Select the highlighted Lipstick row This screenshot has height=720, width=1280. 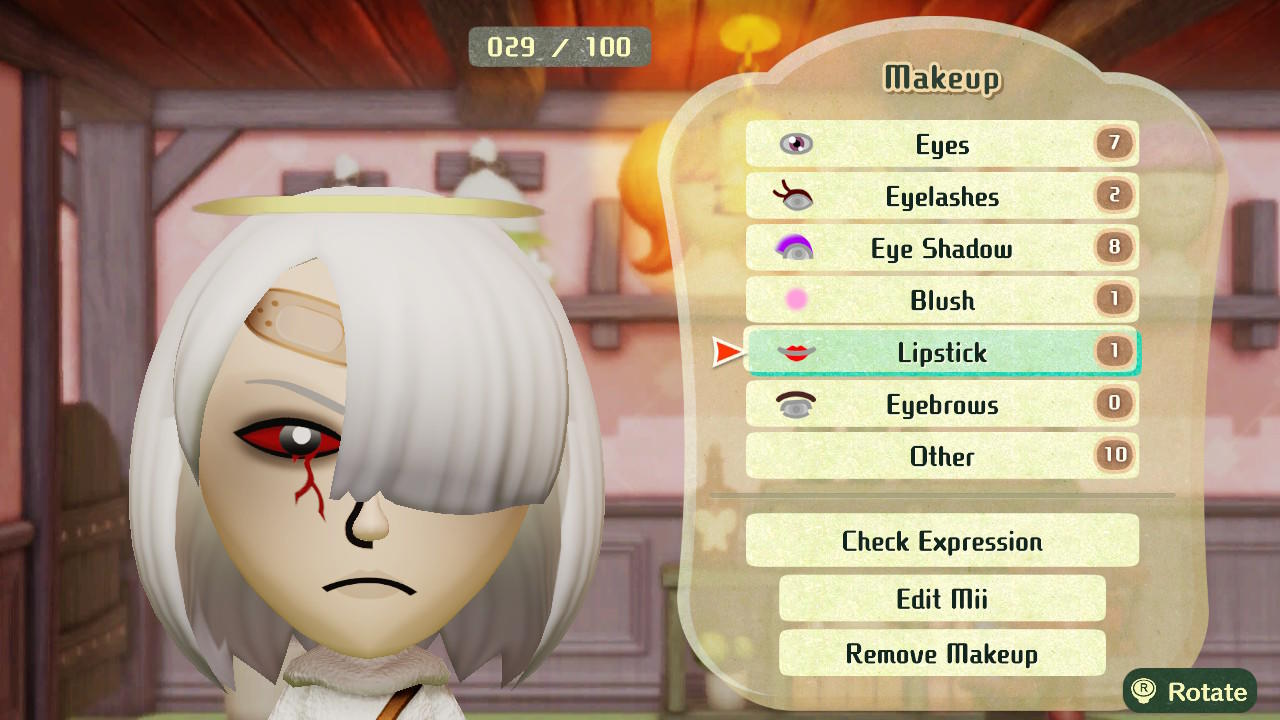(x=940, y=352)
